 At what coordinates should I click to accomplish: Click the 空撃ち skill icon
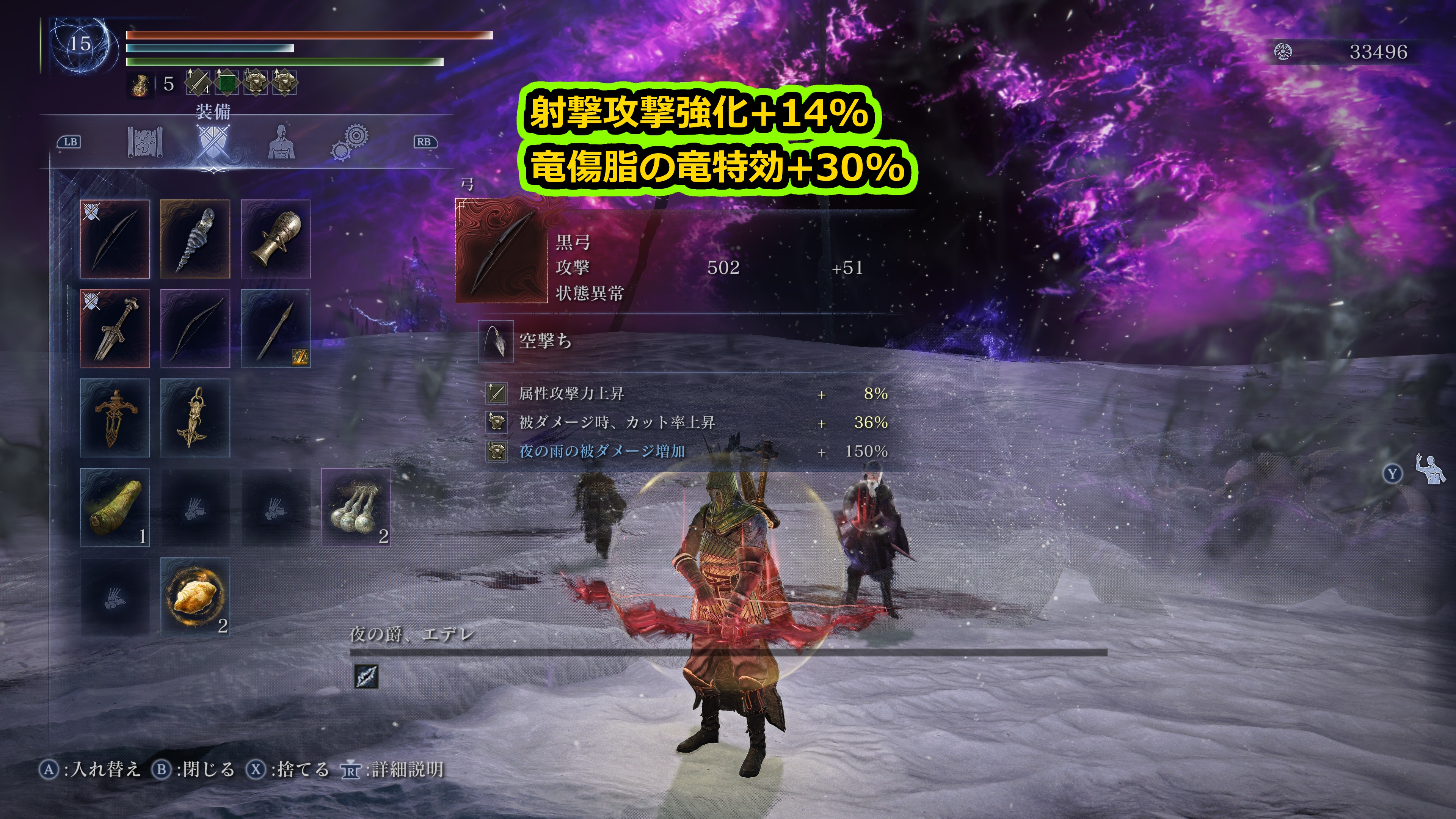[496, 341]
